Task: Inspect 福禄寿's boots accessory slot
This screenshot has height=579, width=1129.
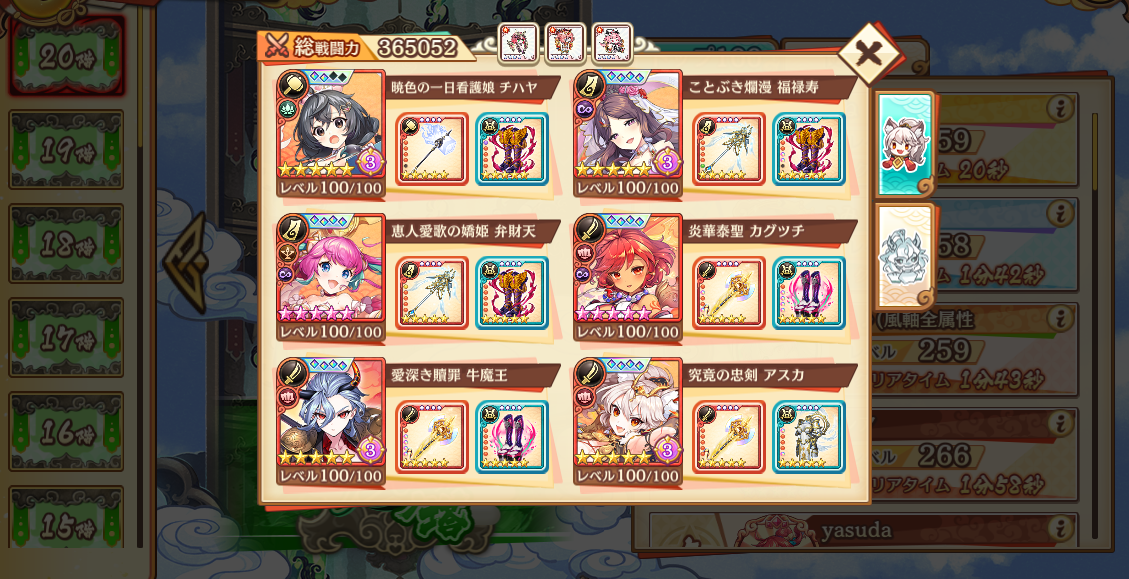Action: coord(808,148)
